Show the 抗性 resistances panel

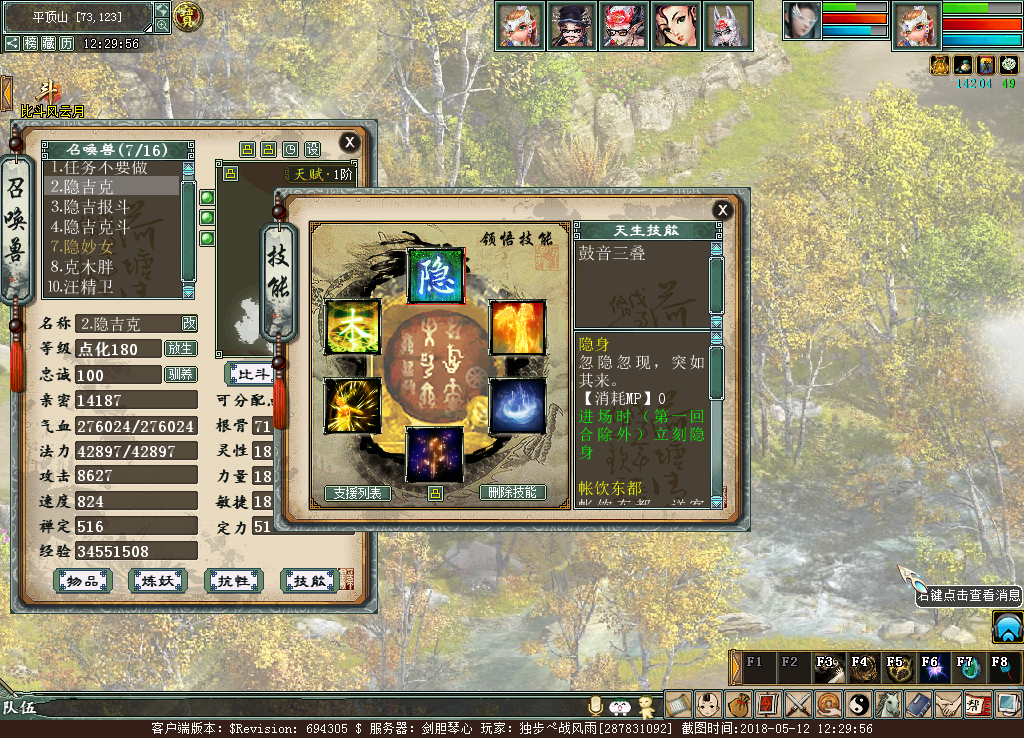(233, 580)
